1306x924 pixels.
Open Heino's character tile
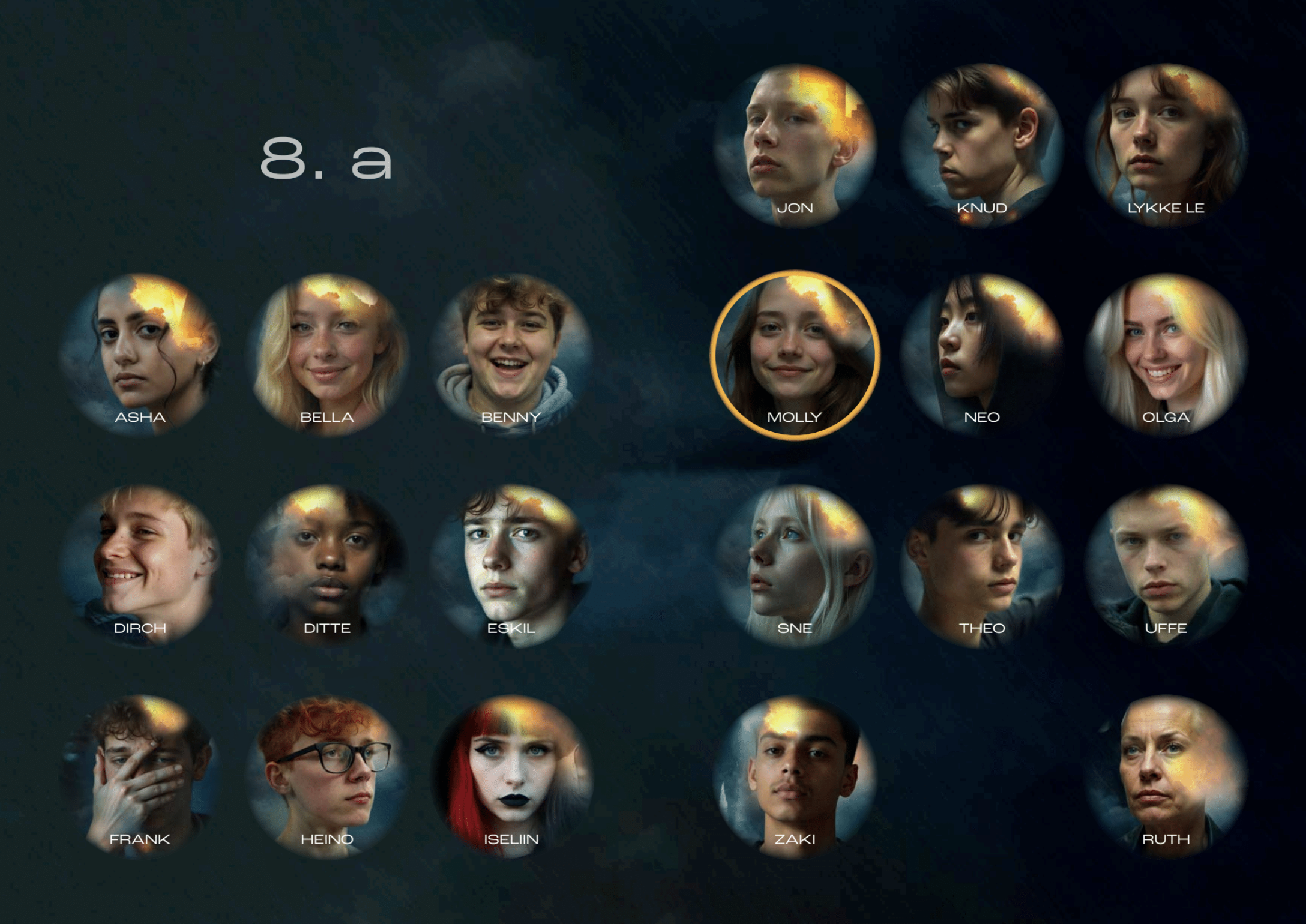(x=327, y=776)
